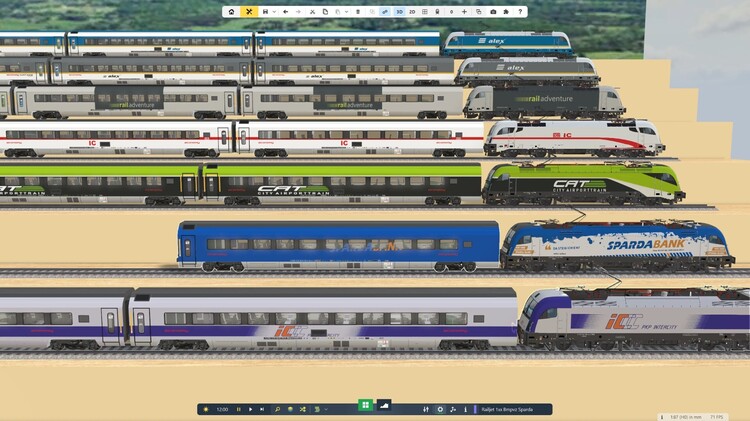Open the magnifier search tool
This screenshot has height=421, width=750.
pos(277,409)
